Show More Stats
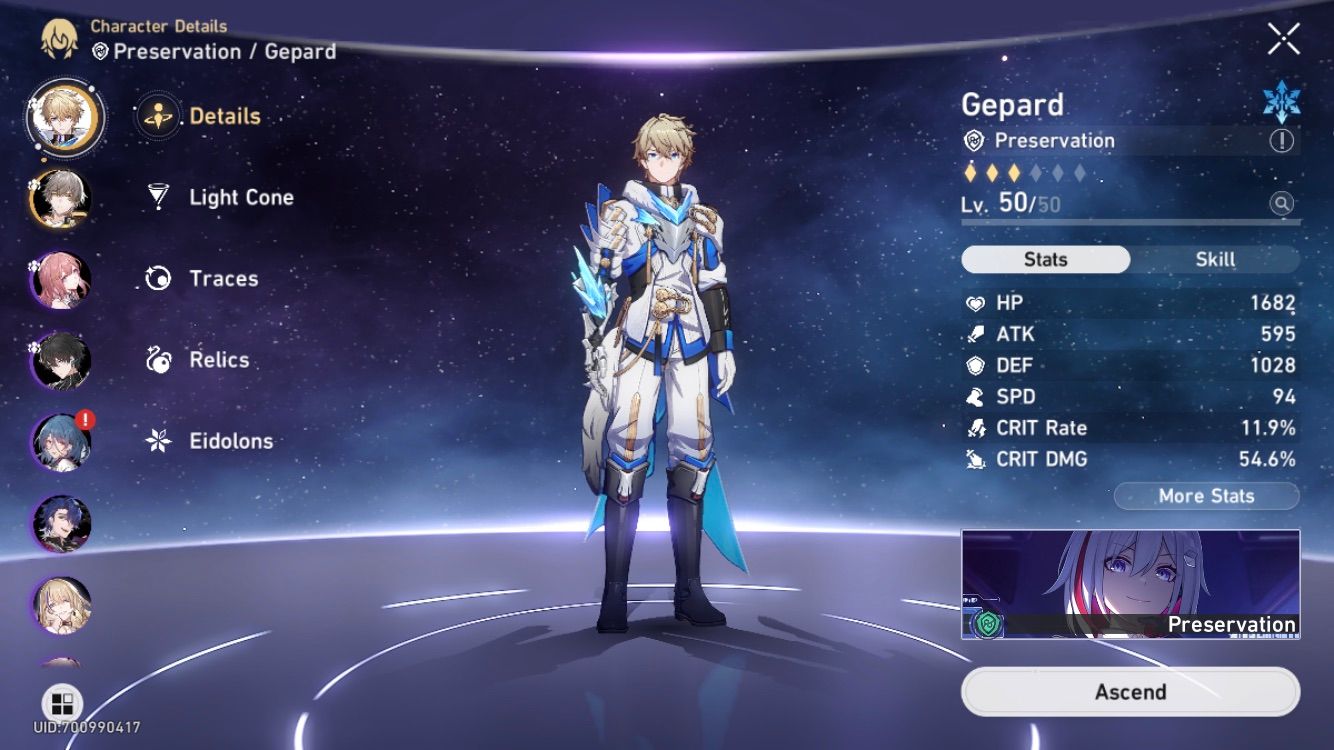The height and width of the screenshot is (750, 1334). tap(1206, 496)
